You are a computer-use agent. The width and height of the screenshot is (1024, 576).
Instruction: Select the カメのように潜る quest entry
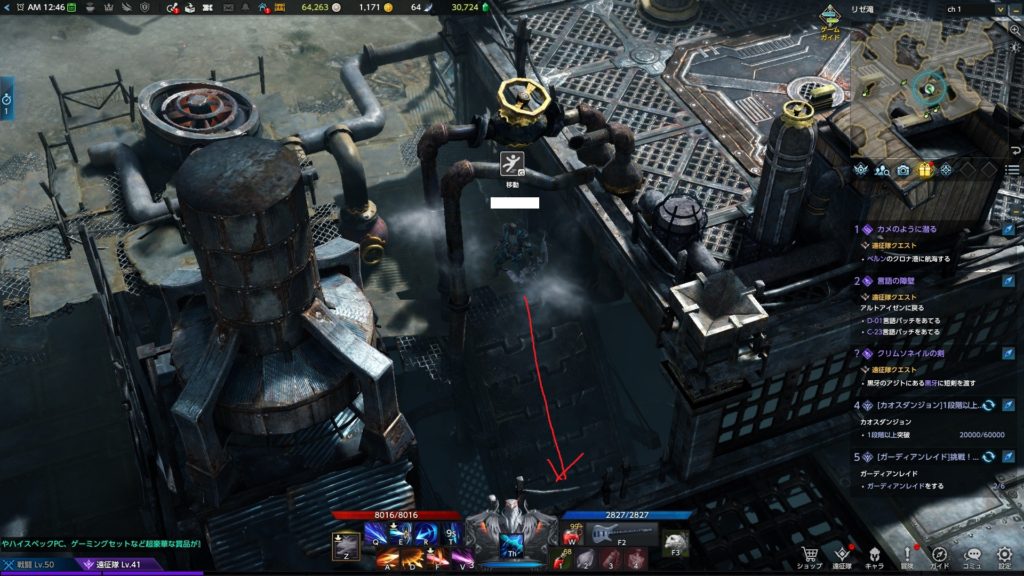click(920, 229)
